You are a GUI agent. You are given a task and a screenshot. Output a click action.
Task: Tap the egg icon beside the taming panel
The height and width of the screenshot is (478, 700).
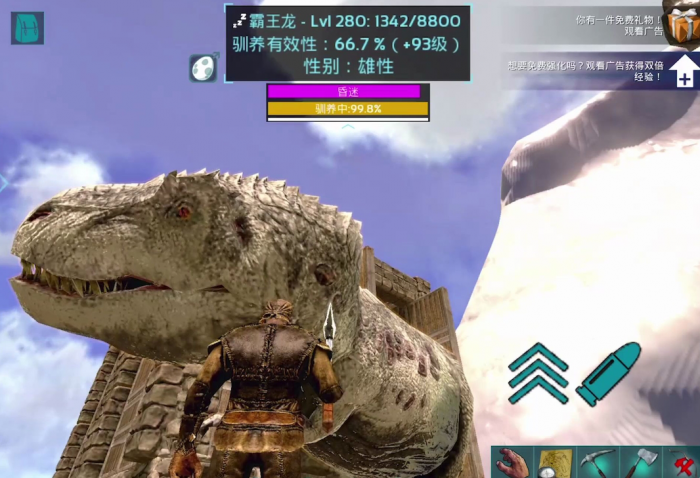point(204,67)
